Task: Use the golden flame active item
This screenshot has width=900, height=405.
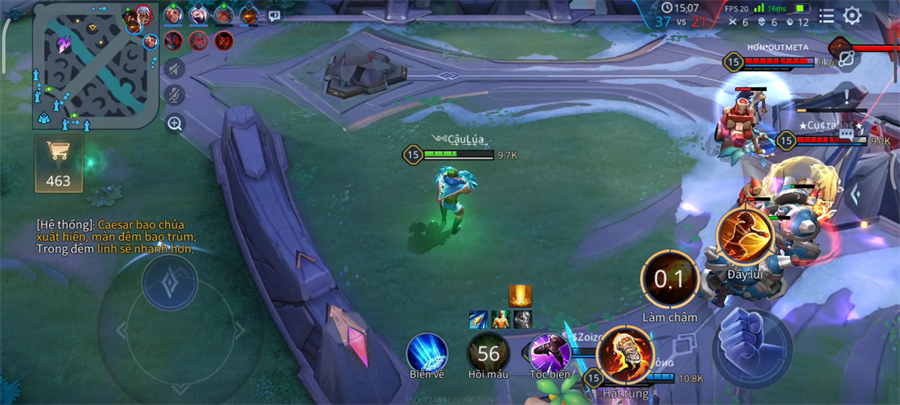Action: coord(520,296)
